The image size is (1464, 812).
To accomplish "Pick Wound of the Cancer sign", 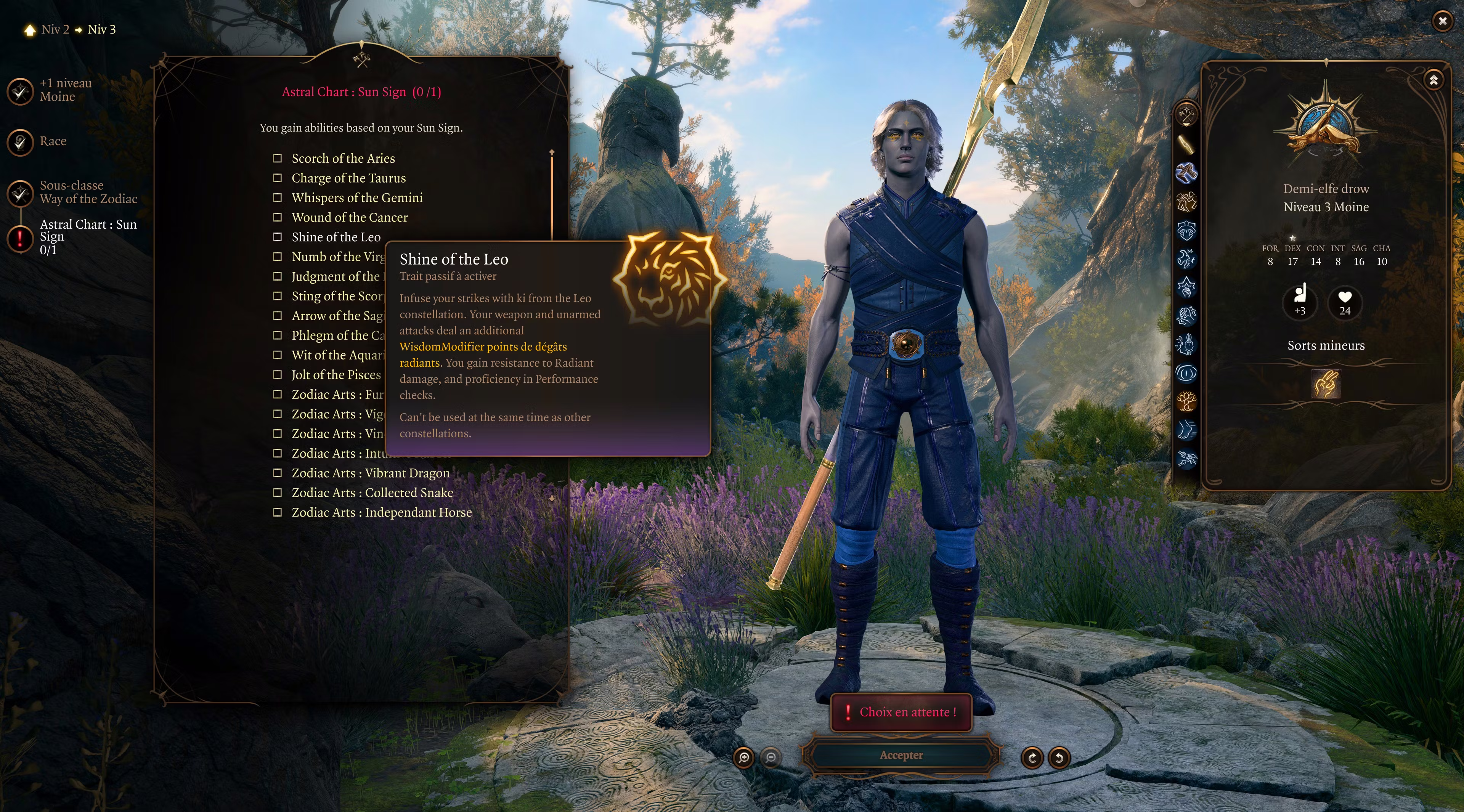I will coord(277,218).
